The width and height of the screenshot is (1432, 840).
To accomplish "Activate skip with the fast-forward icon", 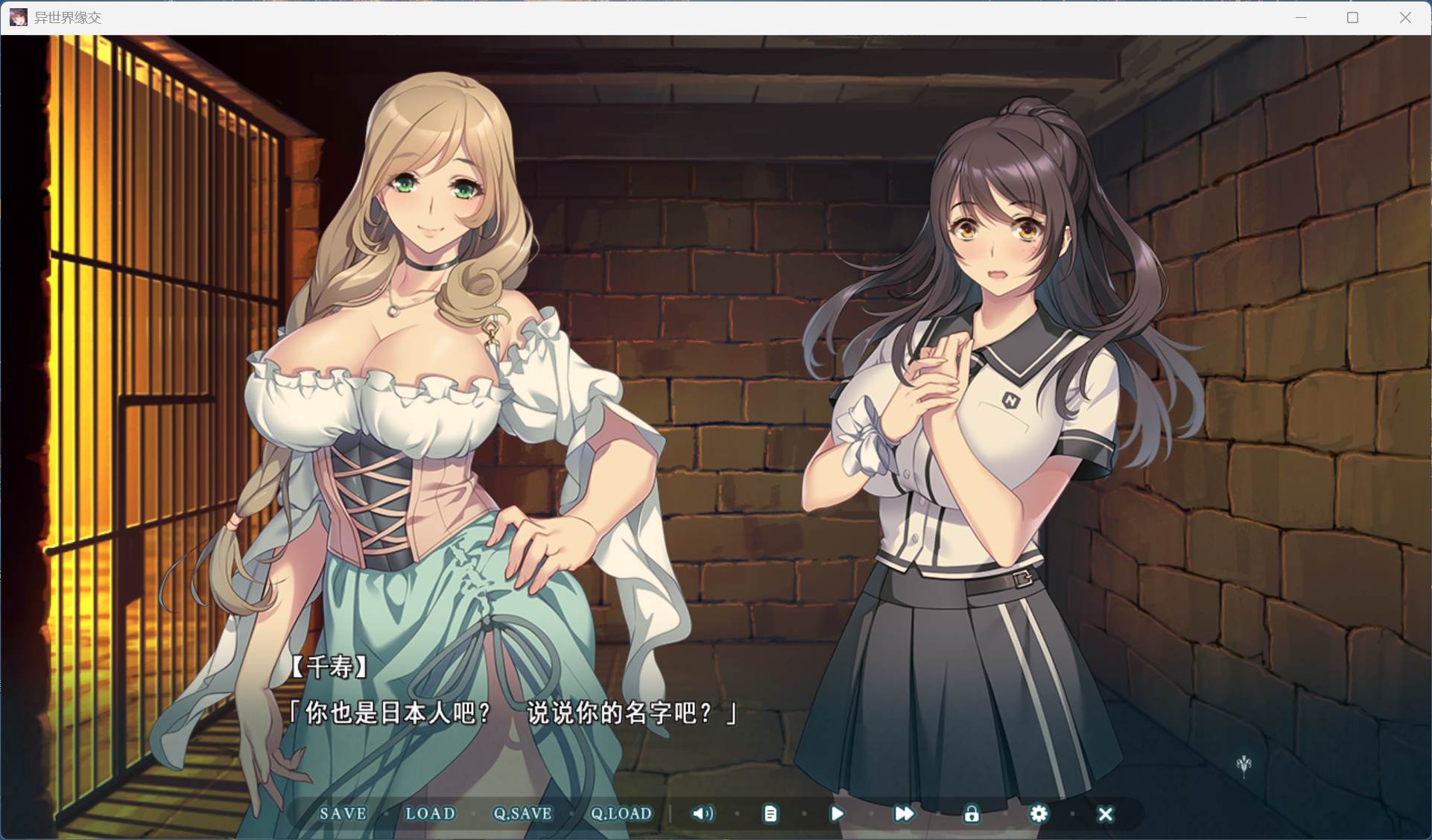I will click(904, 814).
